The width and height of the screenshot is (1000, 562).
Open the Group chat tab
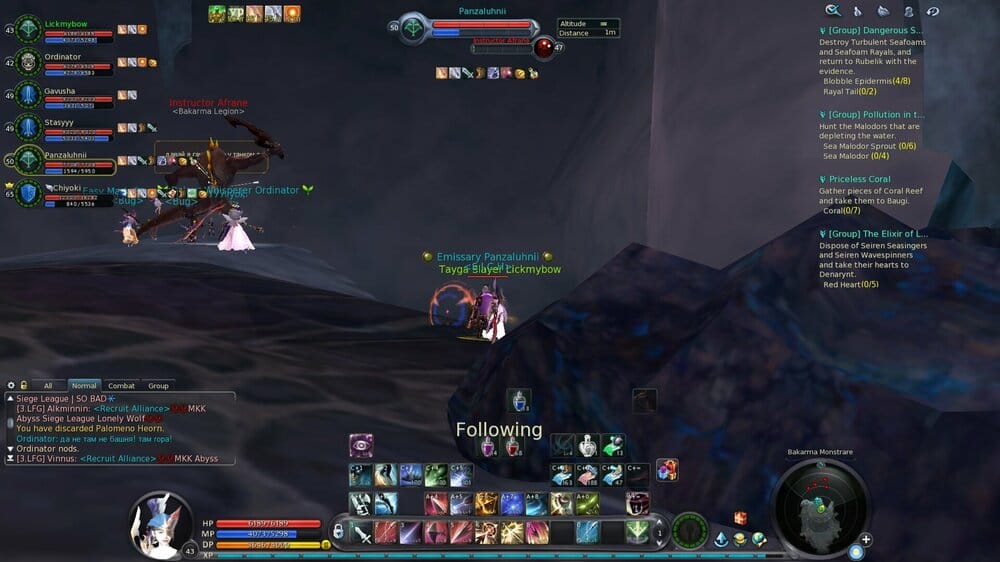point(158,385)
